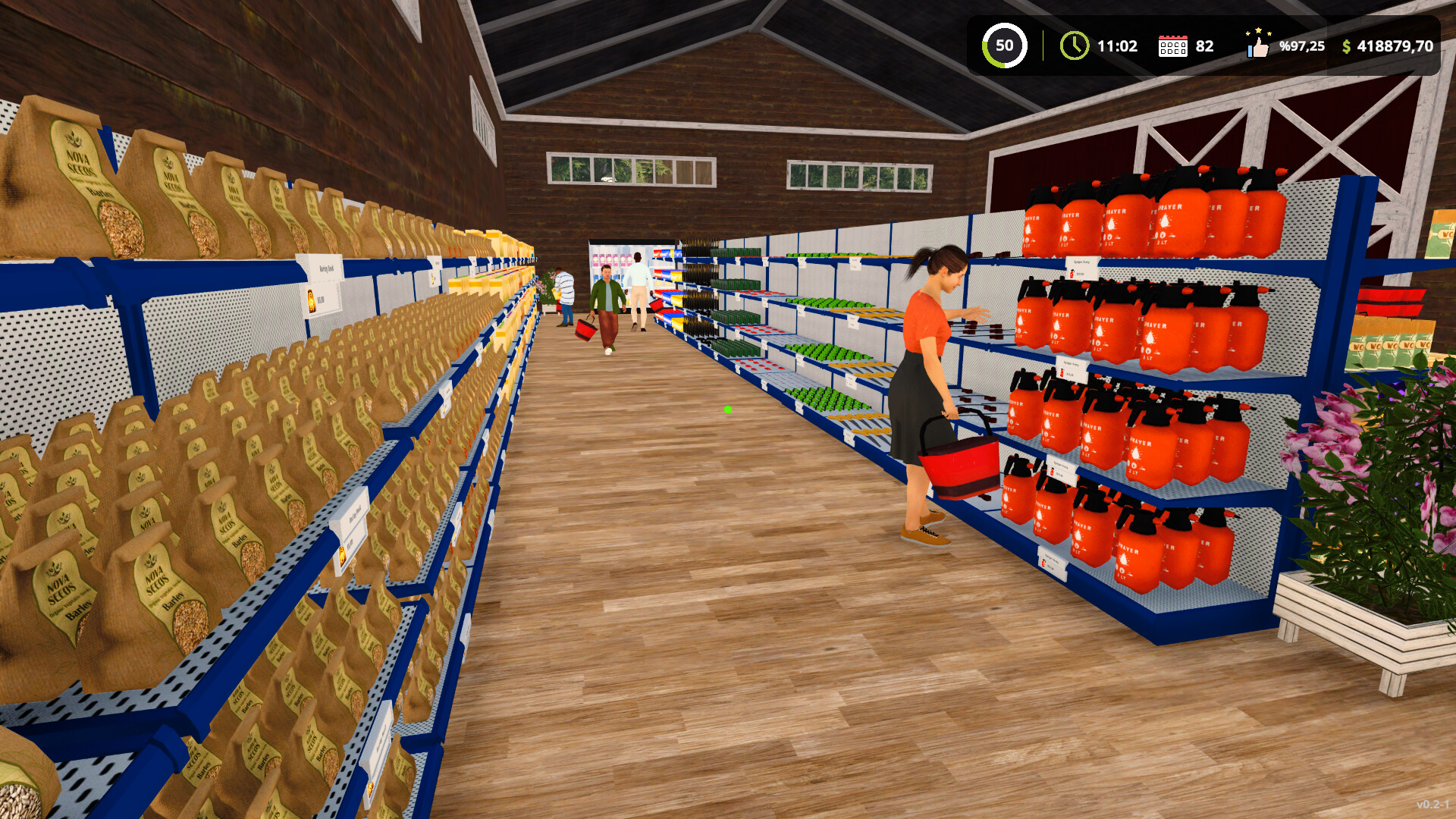Click the clock icon next to 11:02
This screenshot has height=819, width=1456.
1074,45
